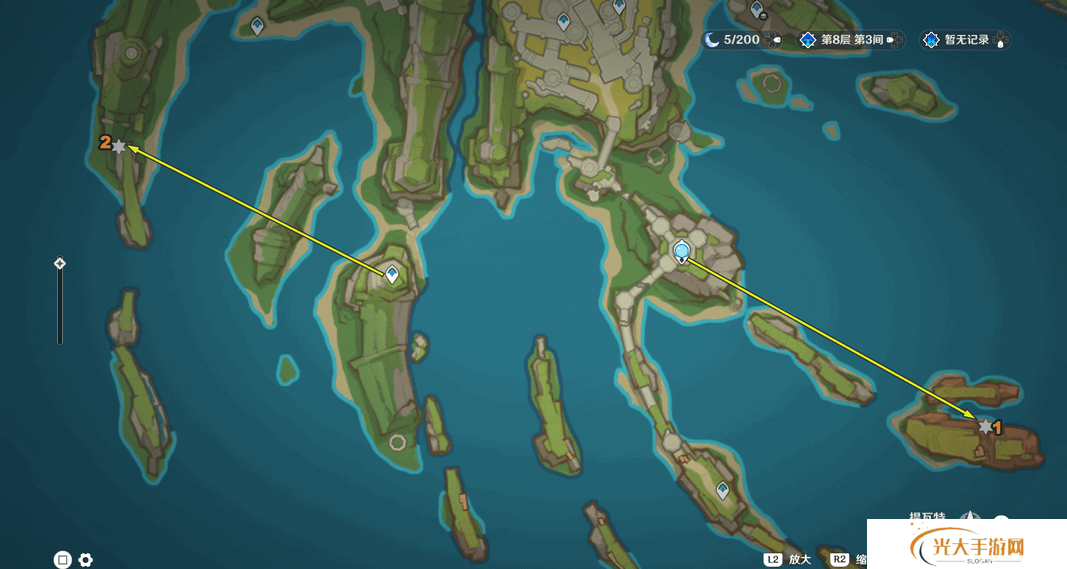Click the map zoom slider handle

60,264
